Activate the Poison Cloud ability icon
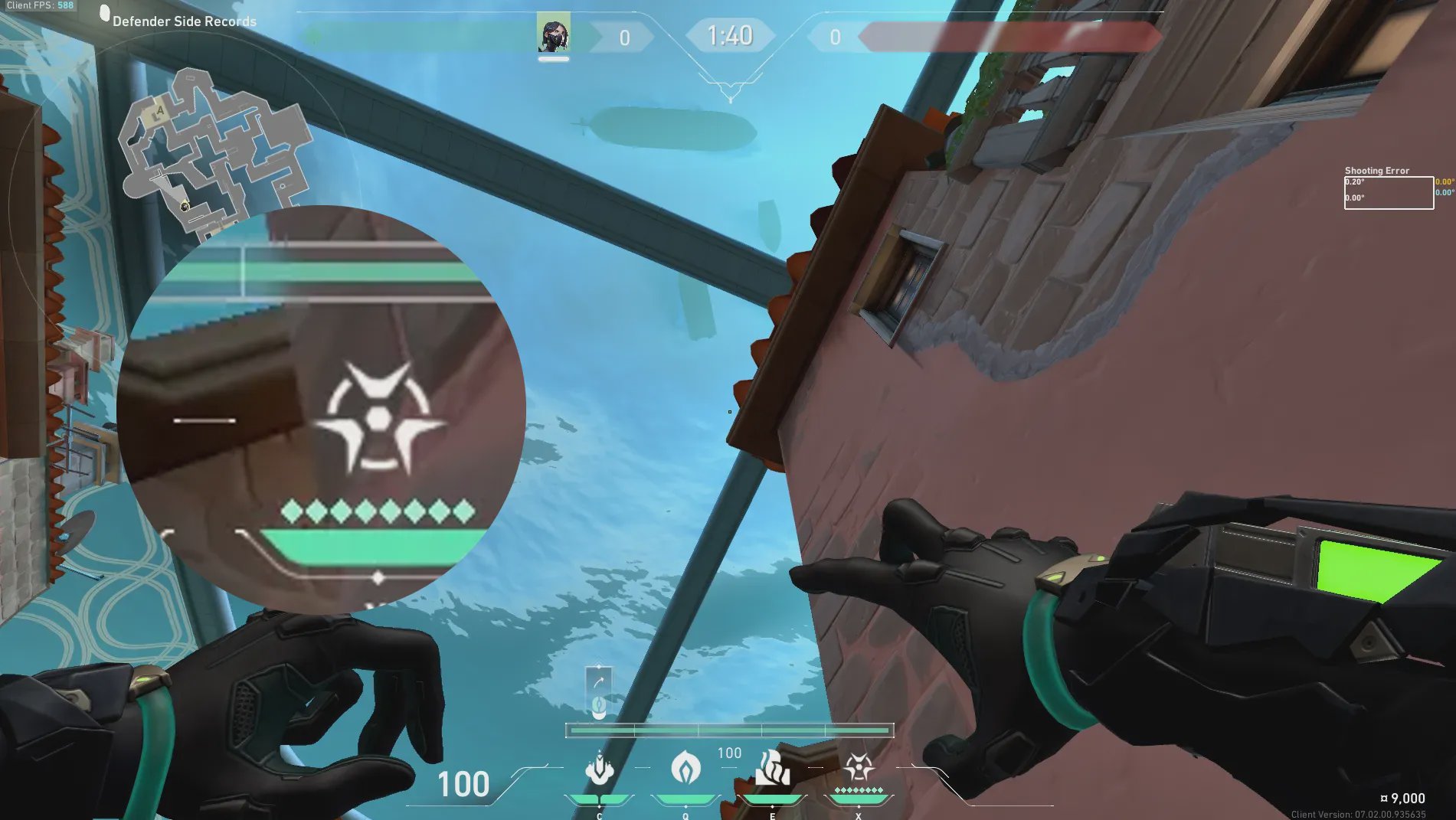This screenshot has height=820, width=1456. coord(685,768)
